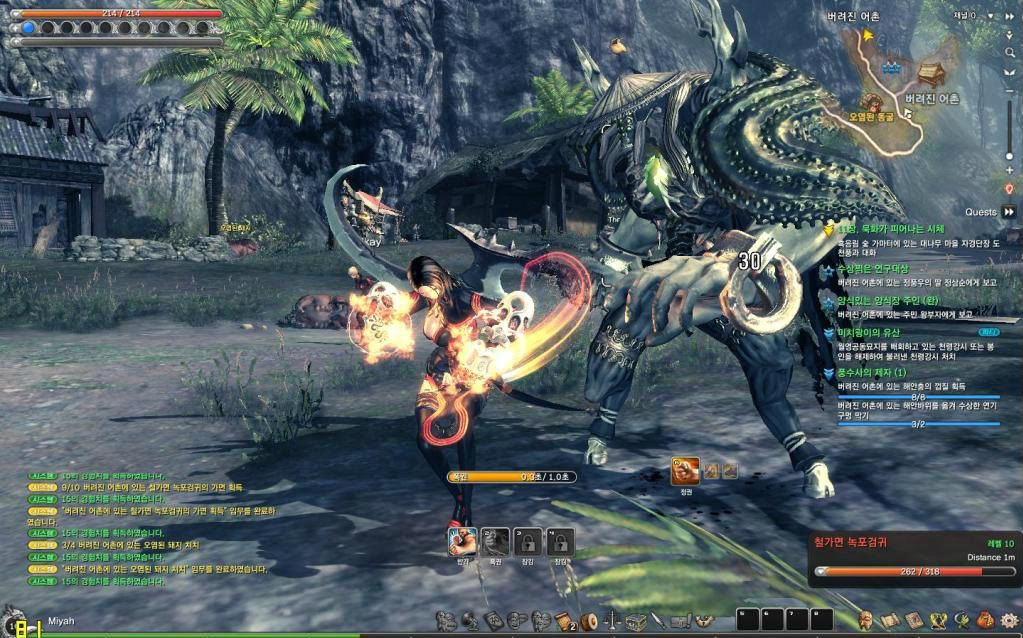Screen dimensions: 1023x638
Task: Activate the 반격 counter skill icon
Action: tap(461, 542)
